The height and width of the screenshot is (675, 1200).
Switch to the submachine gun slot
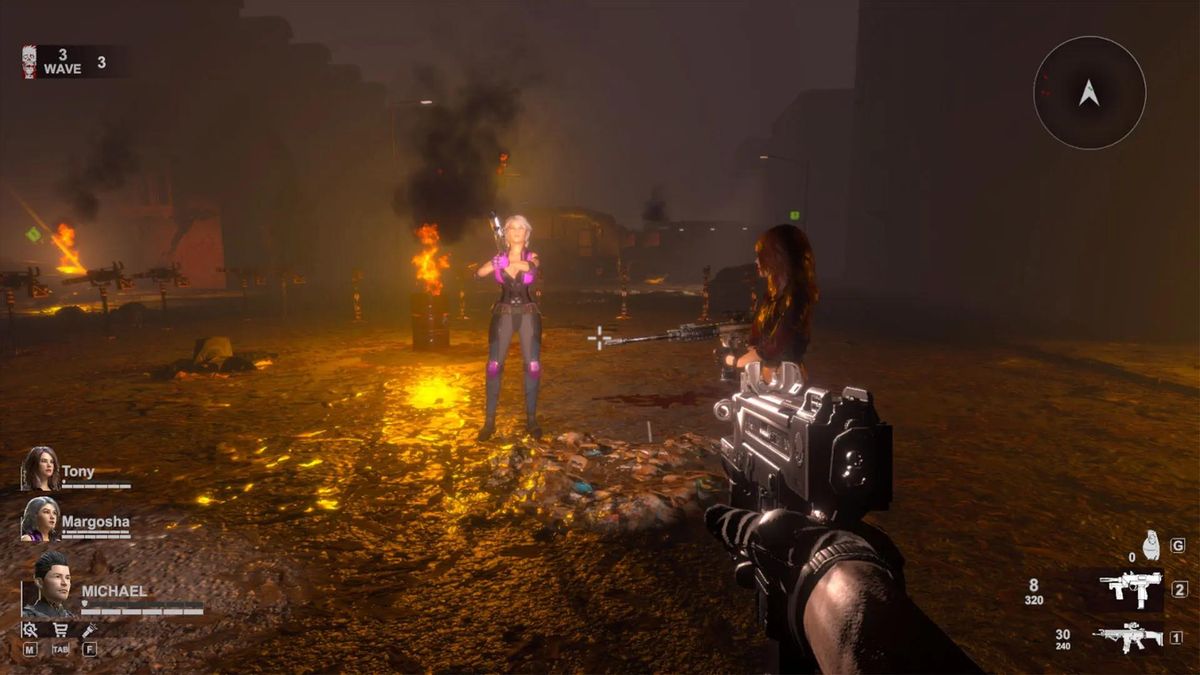(1130, 589)
